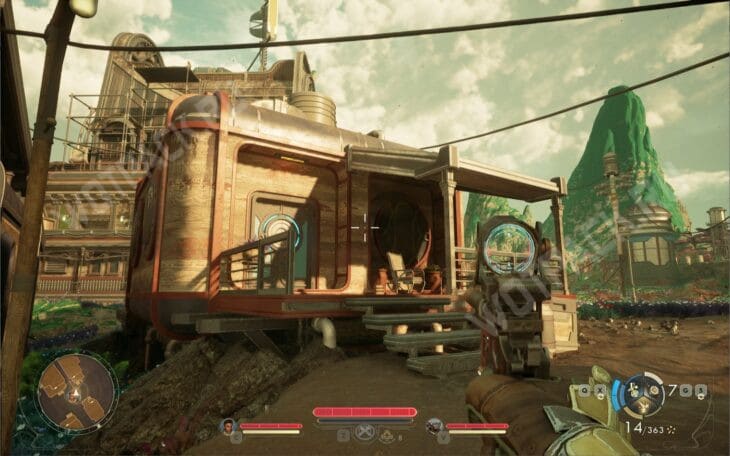Activate the crossed-tools ability icon
730x456 pixels.
click(365, 435)
